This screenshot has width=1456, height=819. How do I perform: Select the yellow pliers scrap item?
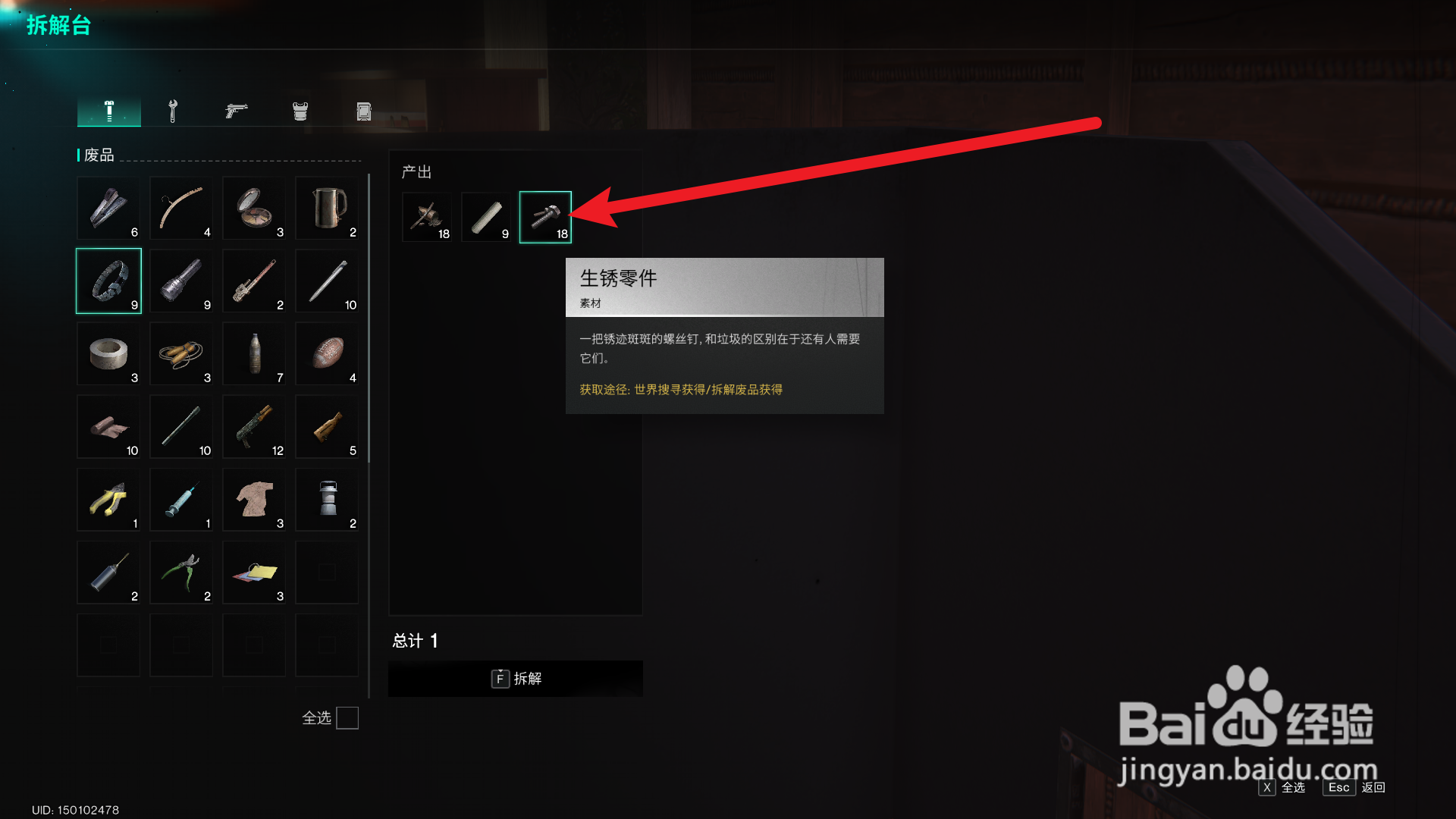click(x=108, y=500)
